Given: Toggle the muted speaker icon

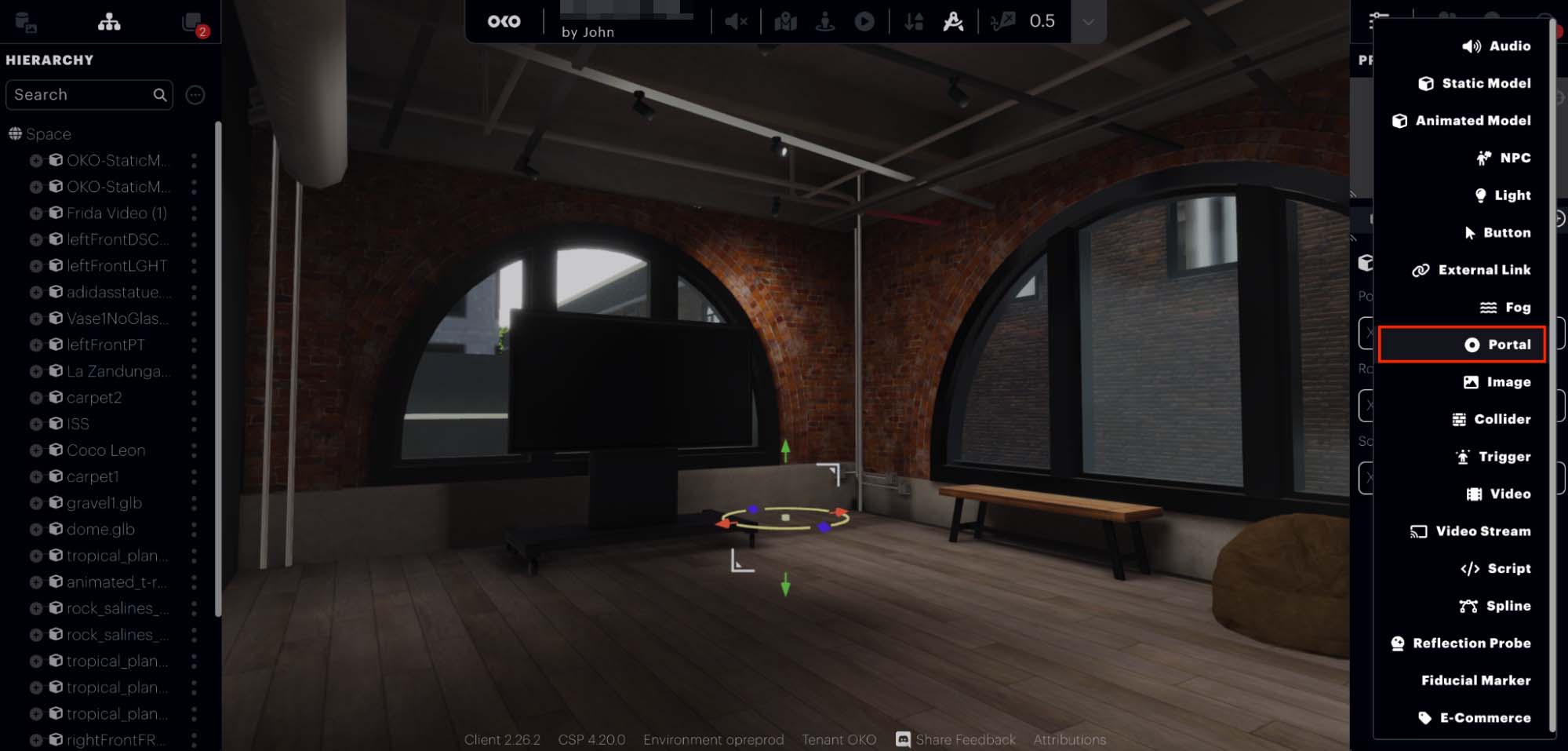Looking at the screenshot, I should coord(736,22).
